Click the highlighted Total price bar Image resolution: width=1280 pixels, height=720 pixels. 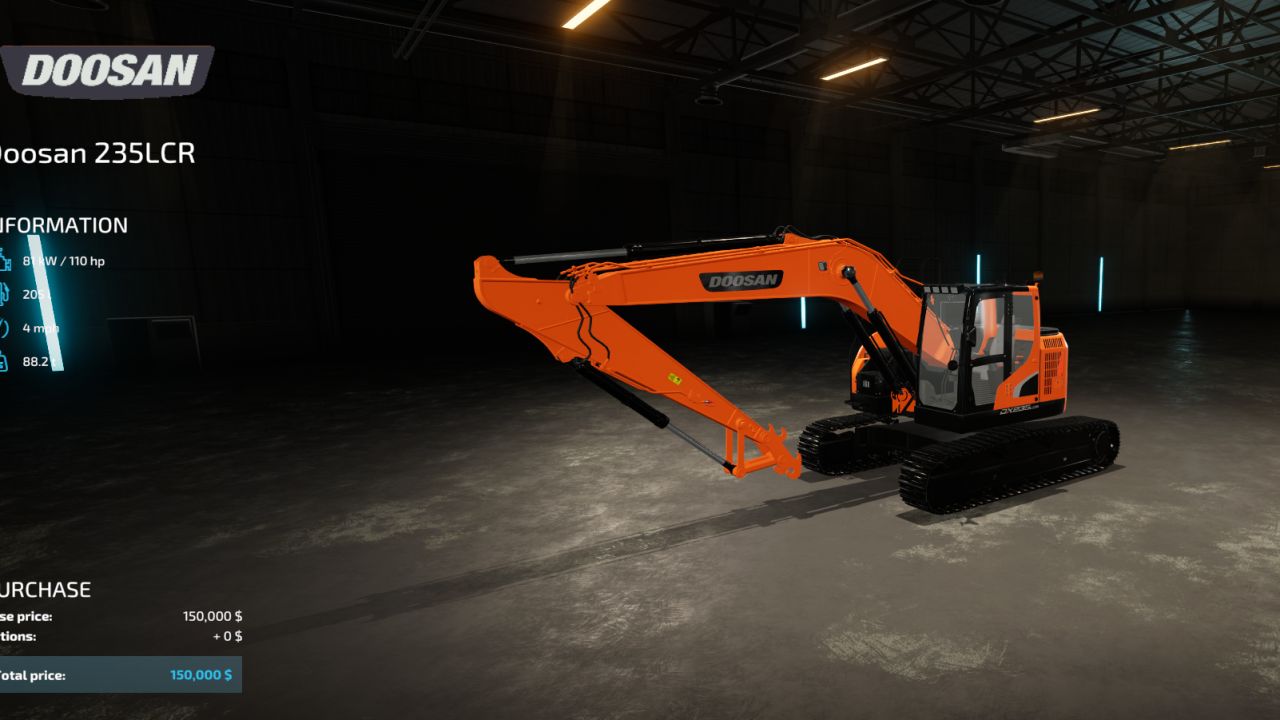click(x=120, y=674)
